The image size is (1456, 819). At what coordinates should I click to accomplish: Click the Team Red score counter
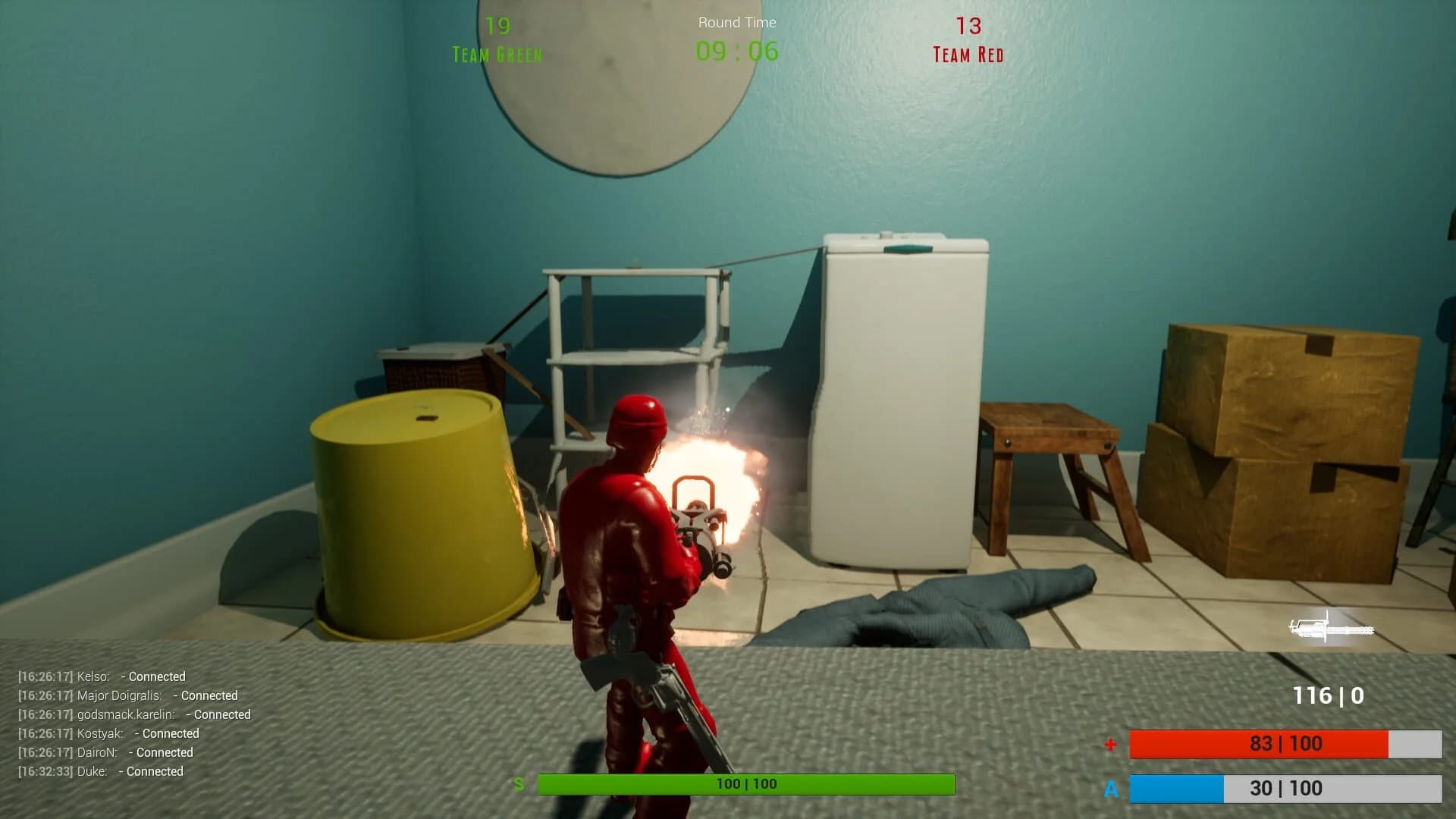click(x=967, y=24)
